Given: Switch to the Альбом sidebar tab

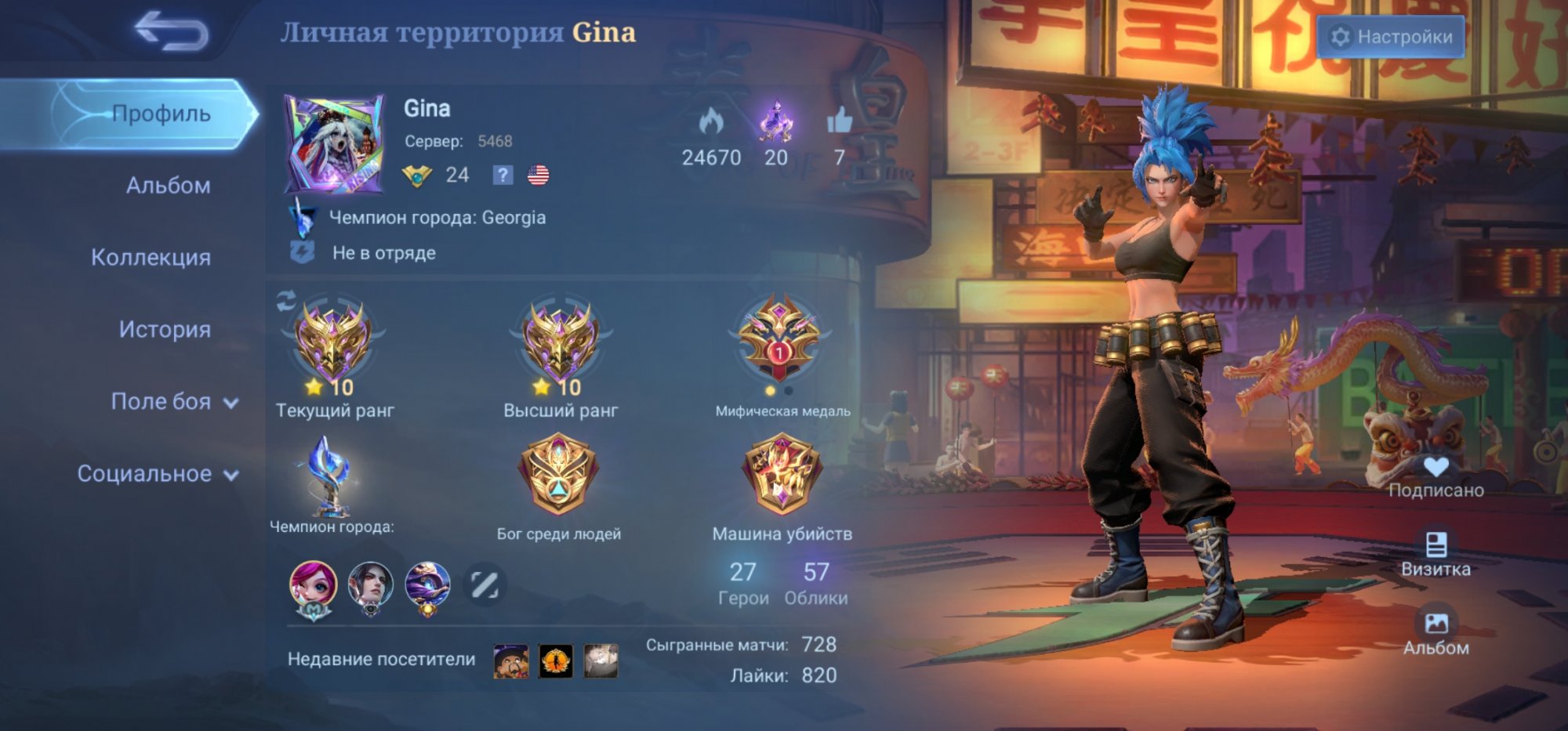Looking at the screenshot, I should coord(169,186).
